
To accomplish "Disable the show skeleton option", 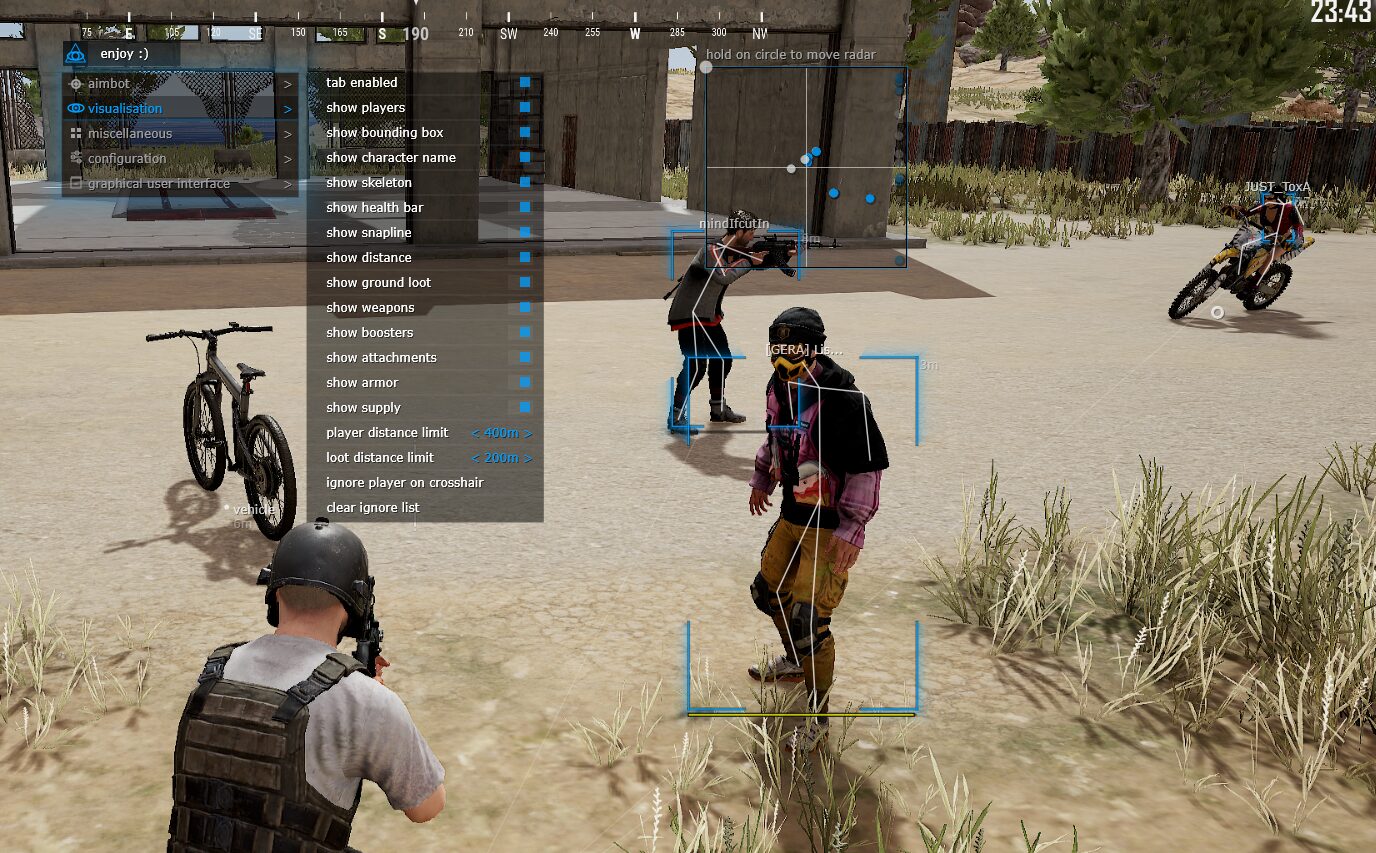I will (525, 182).
